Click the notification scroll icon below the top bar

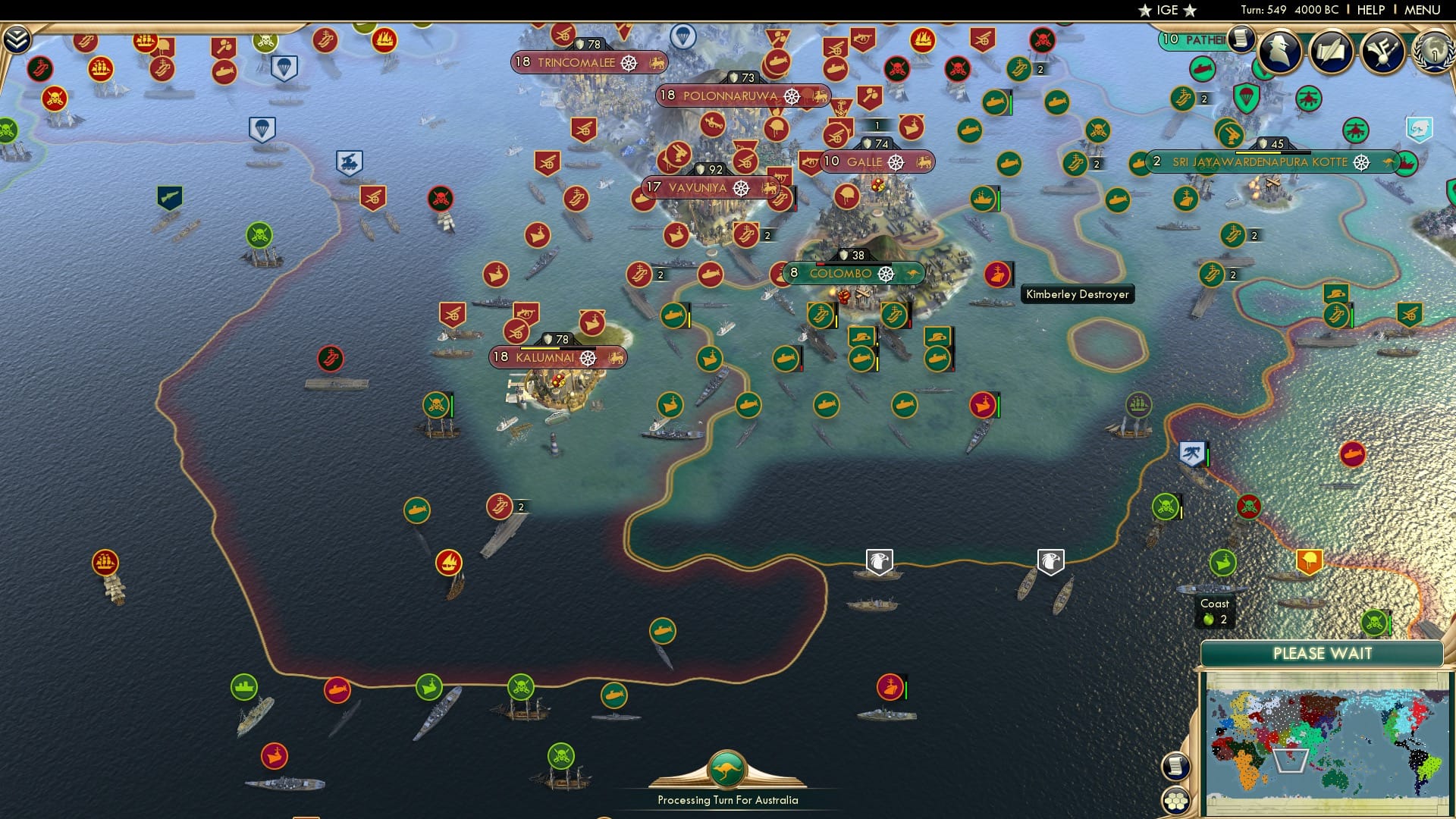[1241, 38]
